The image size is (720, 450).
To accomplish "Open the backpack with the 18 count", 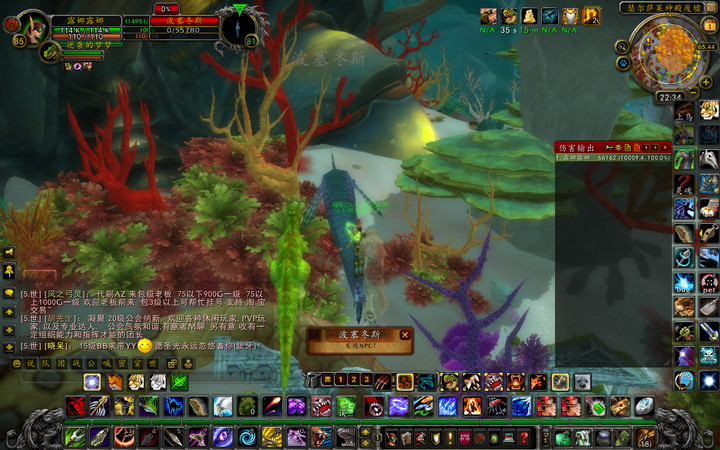I will click(x=646, y=438).
